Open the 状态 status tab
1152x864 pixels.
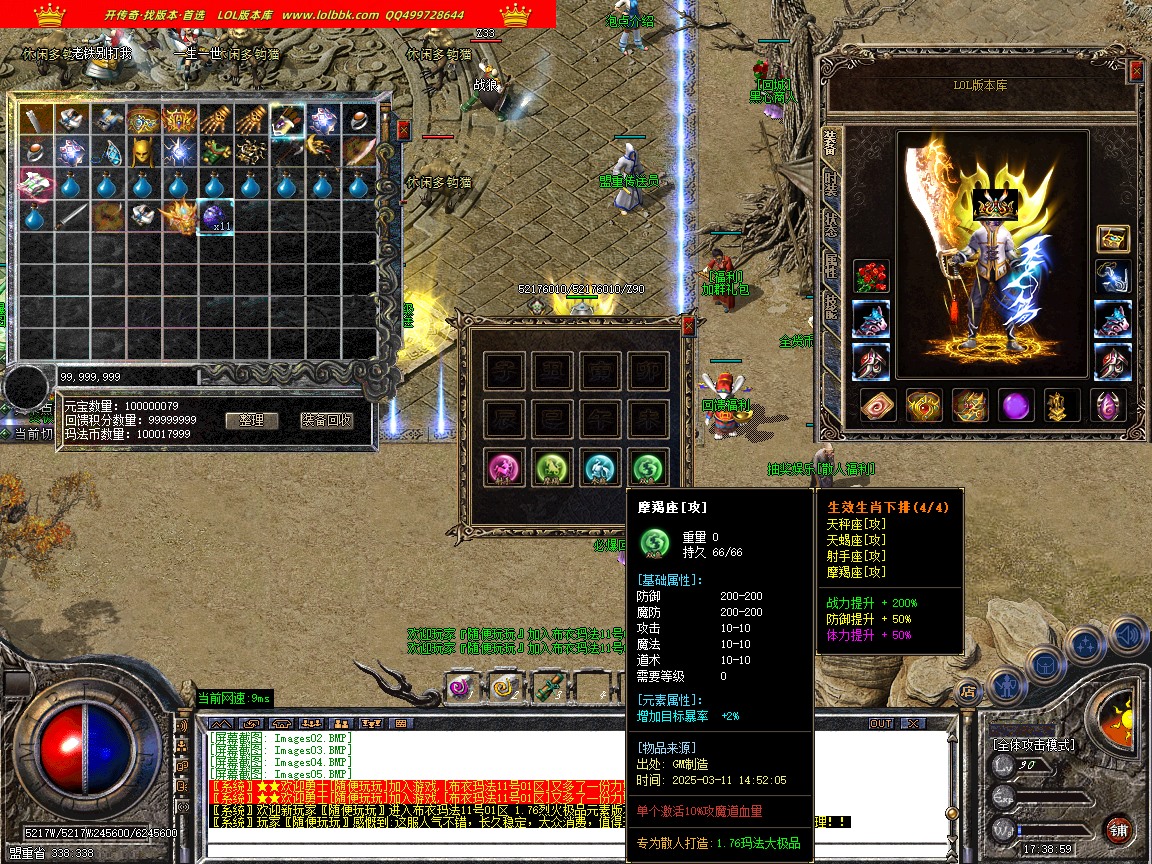[x=830, y=224]
